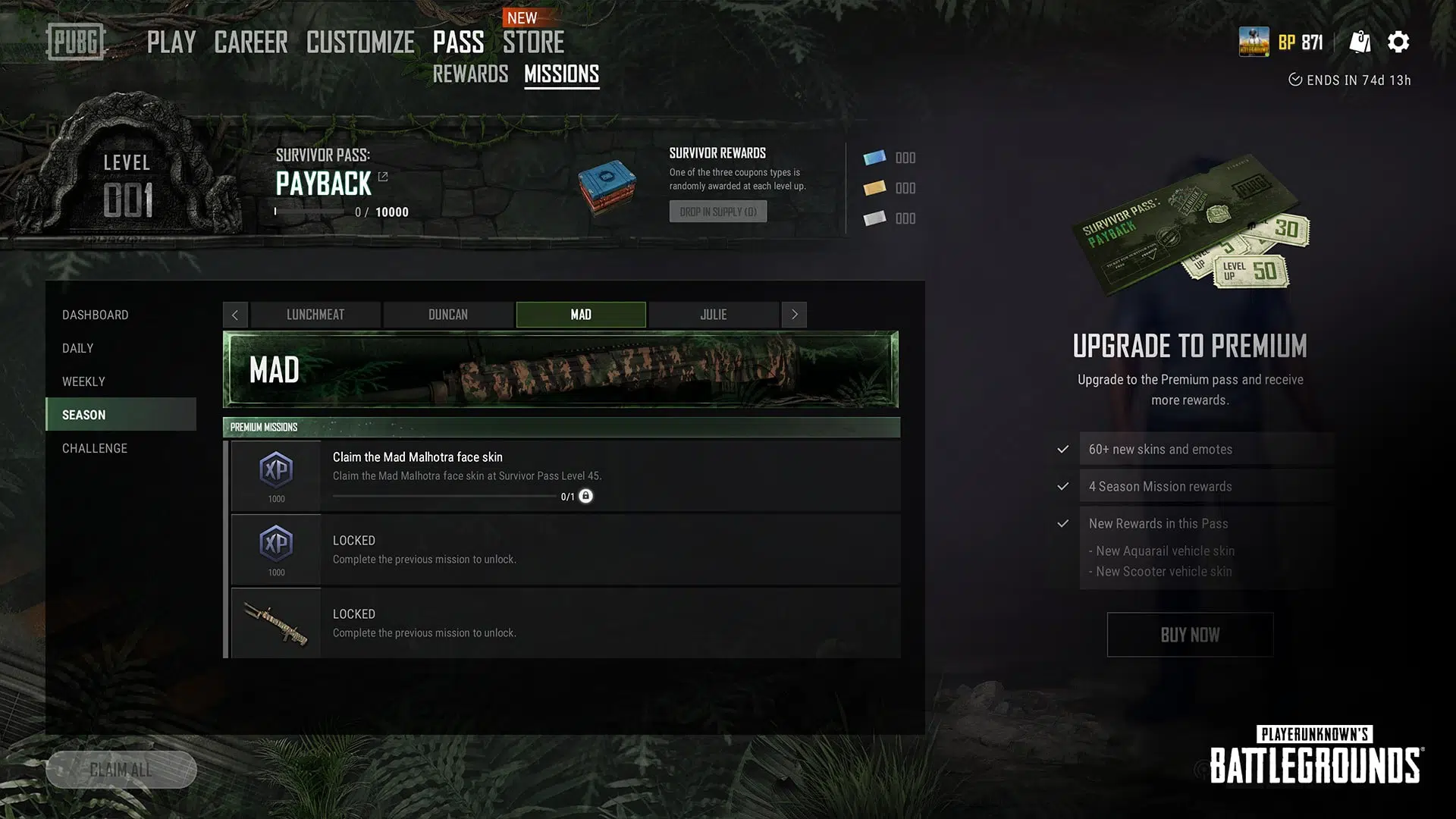Open the REWARDS menu under PASS
This screenshot has width=1456, height=819.
pos(470,74)
